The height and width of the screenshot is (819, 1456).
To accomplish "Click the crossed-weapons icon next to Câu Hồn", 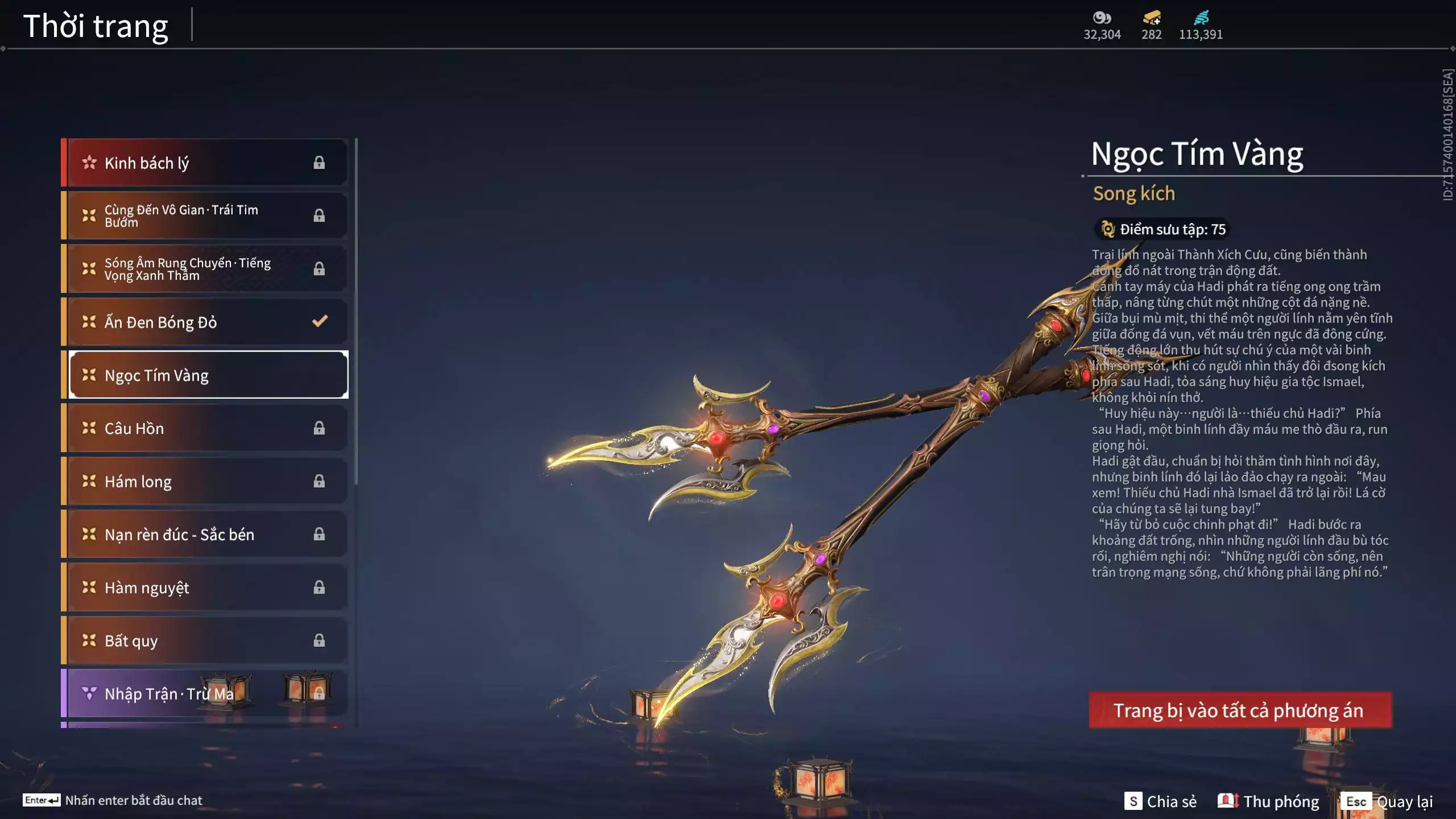I will click(x=88, y=428).
